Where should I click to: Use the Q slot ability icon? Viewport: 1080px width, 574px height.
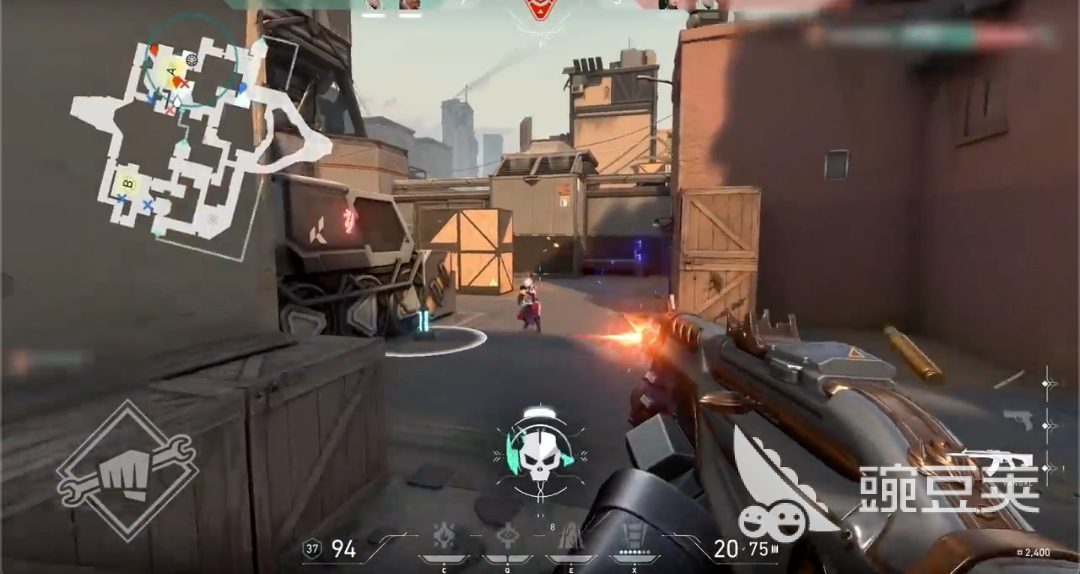click(508, 537)
